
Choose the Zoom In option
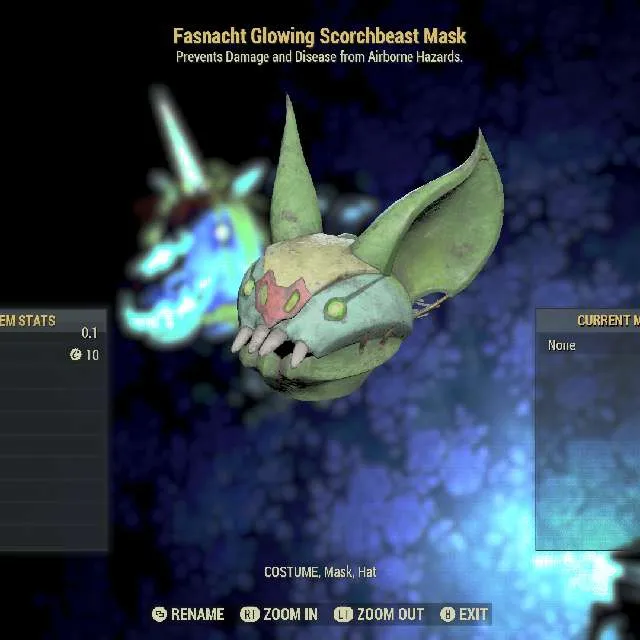tap(280, 614)
